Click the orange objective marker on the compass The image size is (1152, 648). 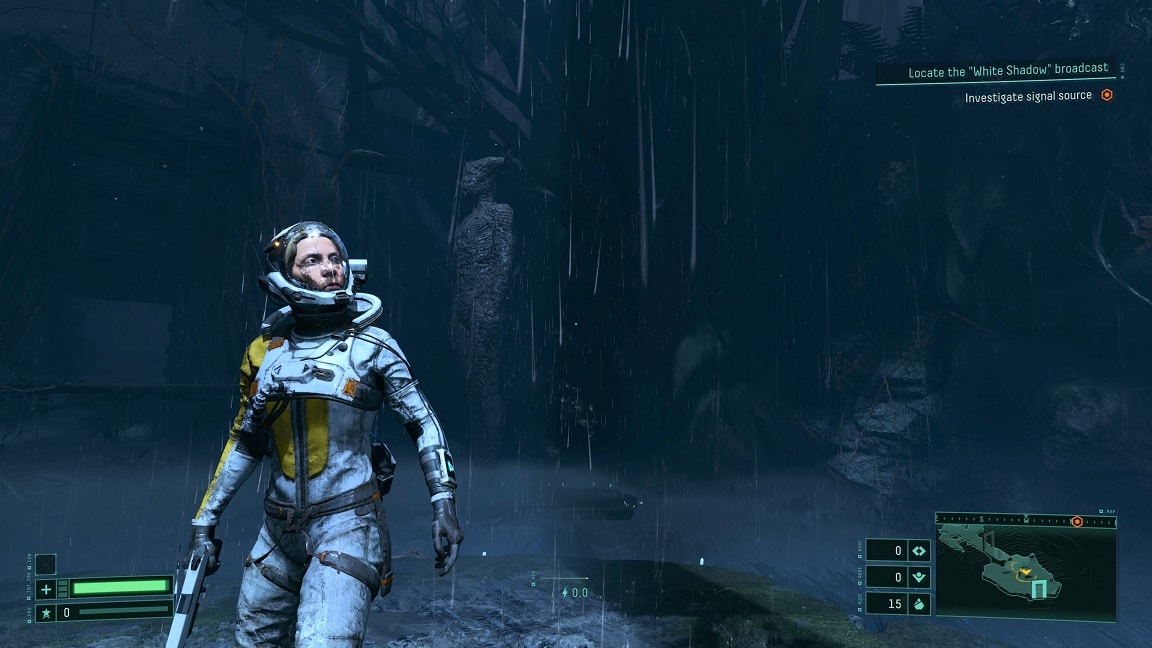[1077, 521]
